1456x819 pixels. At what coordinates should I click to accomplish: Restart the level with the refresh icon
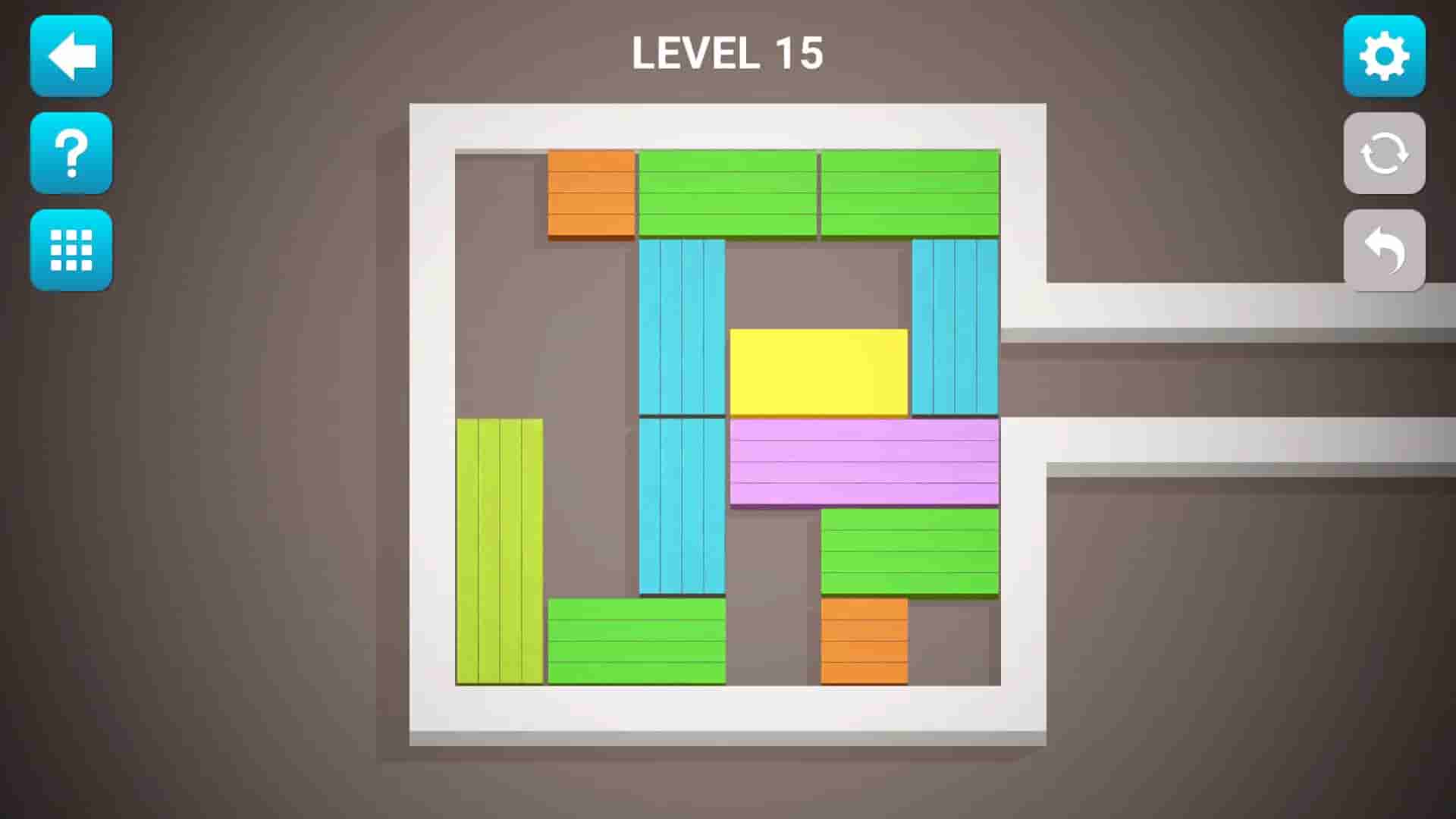1384,154
